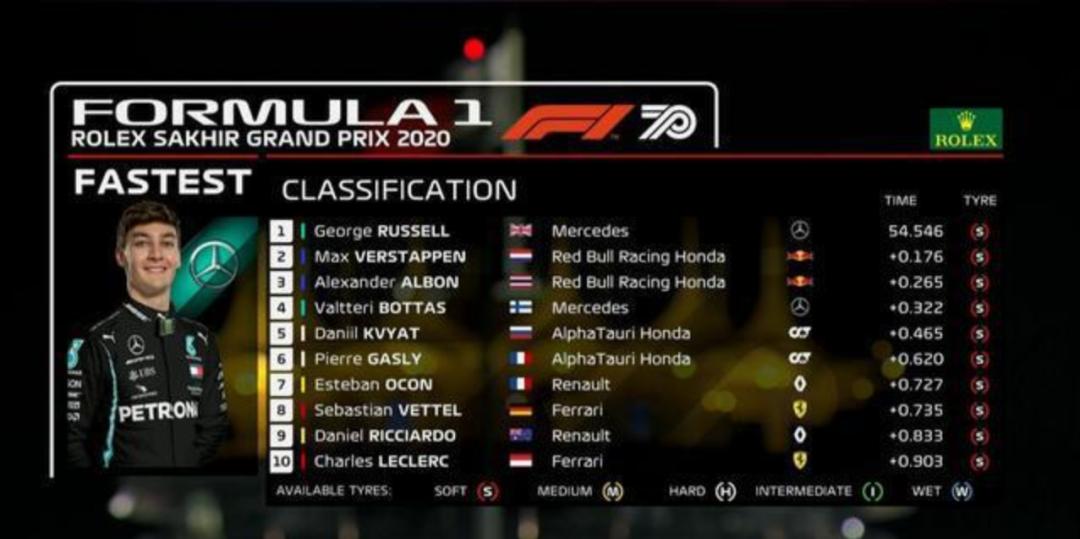Select George Russell's classification row
The image size is (1080, 539).
(x=382, y=231)
